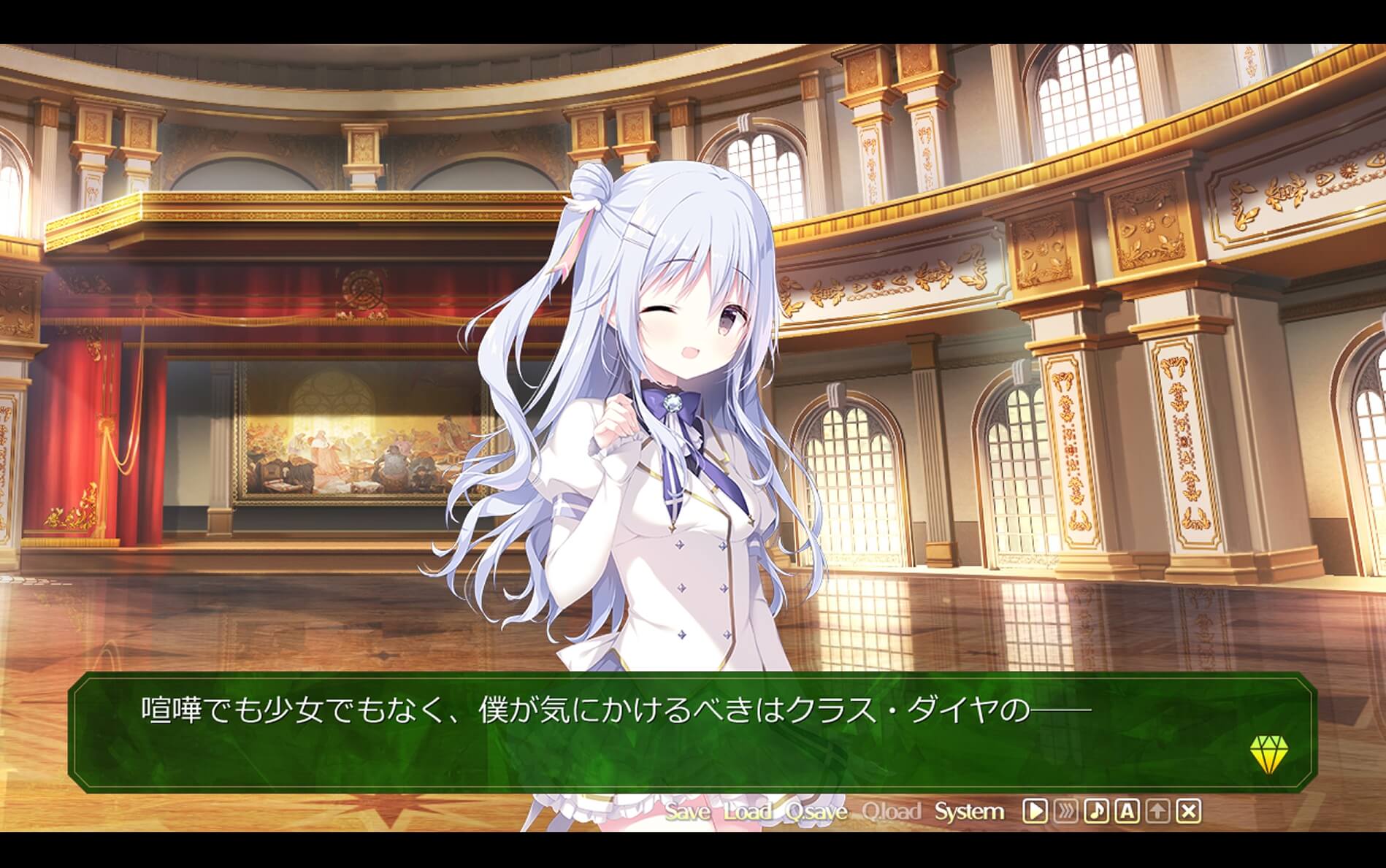Toggle auto-read mode with the A button
This screenshot has width=1386, height=868.
(1128, 810)
